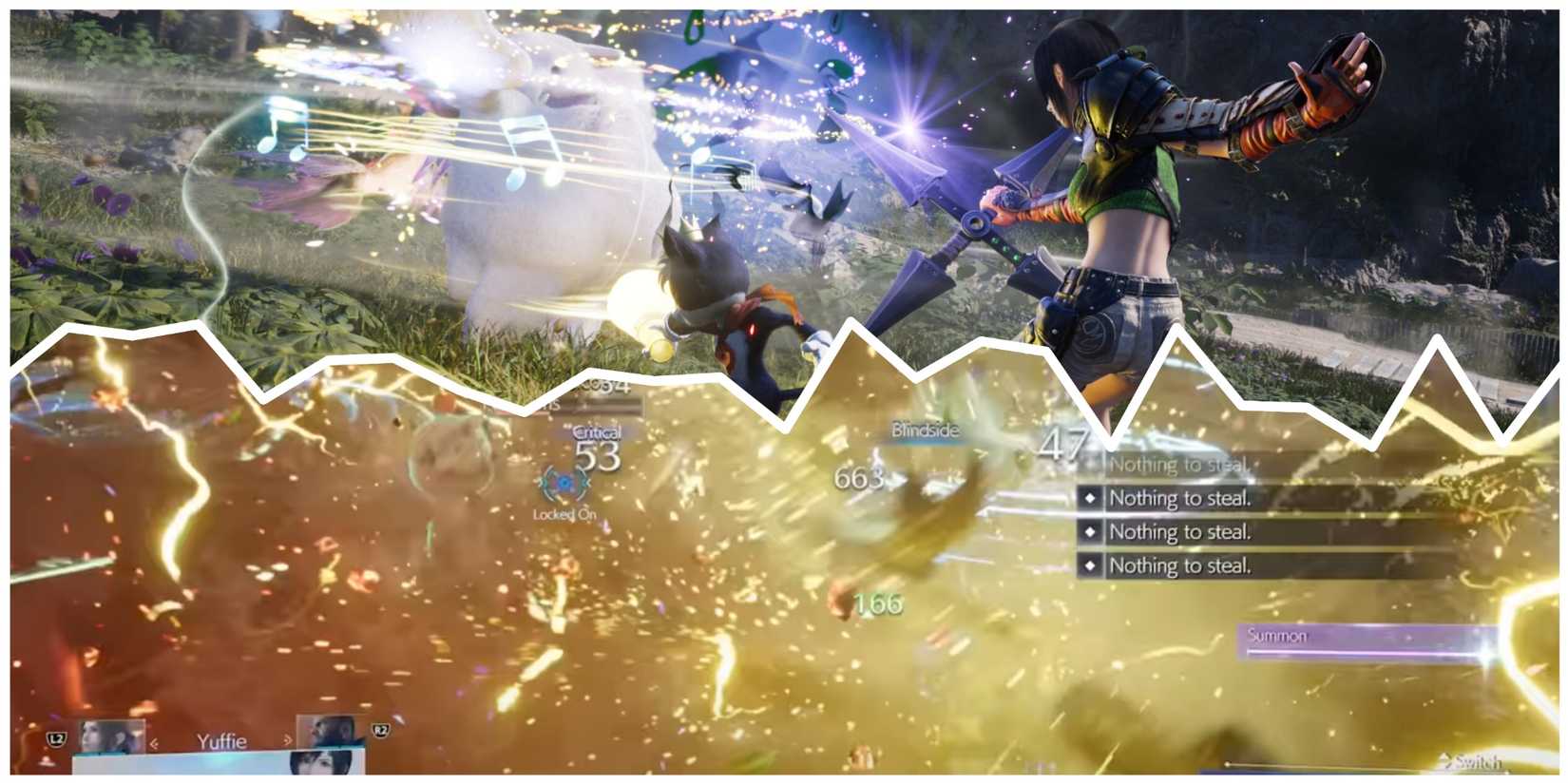
Task: Click the second 'Nothing to steal' message
Action: click(1182, 497)
